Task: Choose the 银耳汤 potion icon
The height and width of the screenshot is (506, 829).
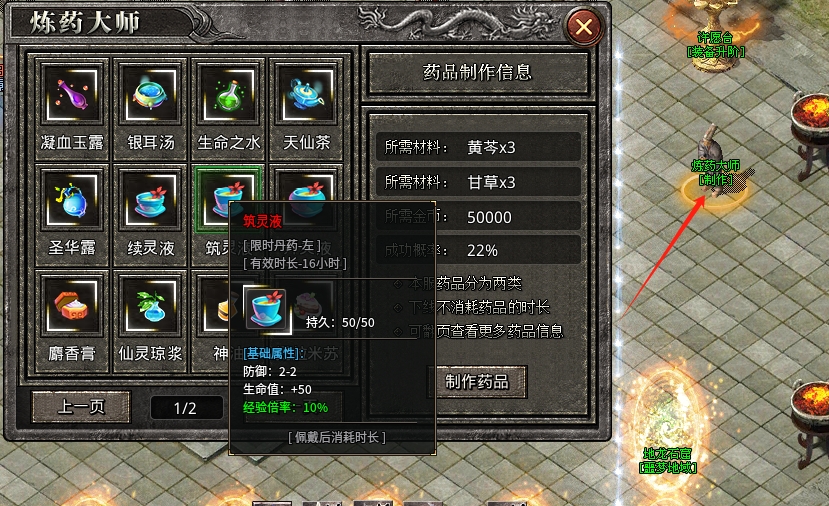Action: coord(152,96)
